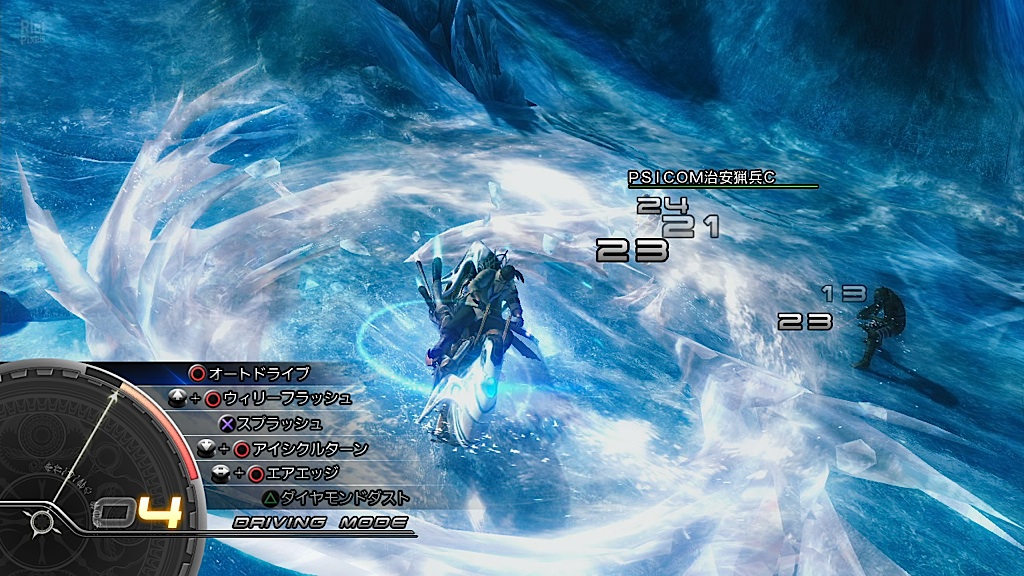The image size is (1024, 576).
Task: Choose the ウィリーフラッシュ attack entry
Action: [286, 398]
